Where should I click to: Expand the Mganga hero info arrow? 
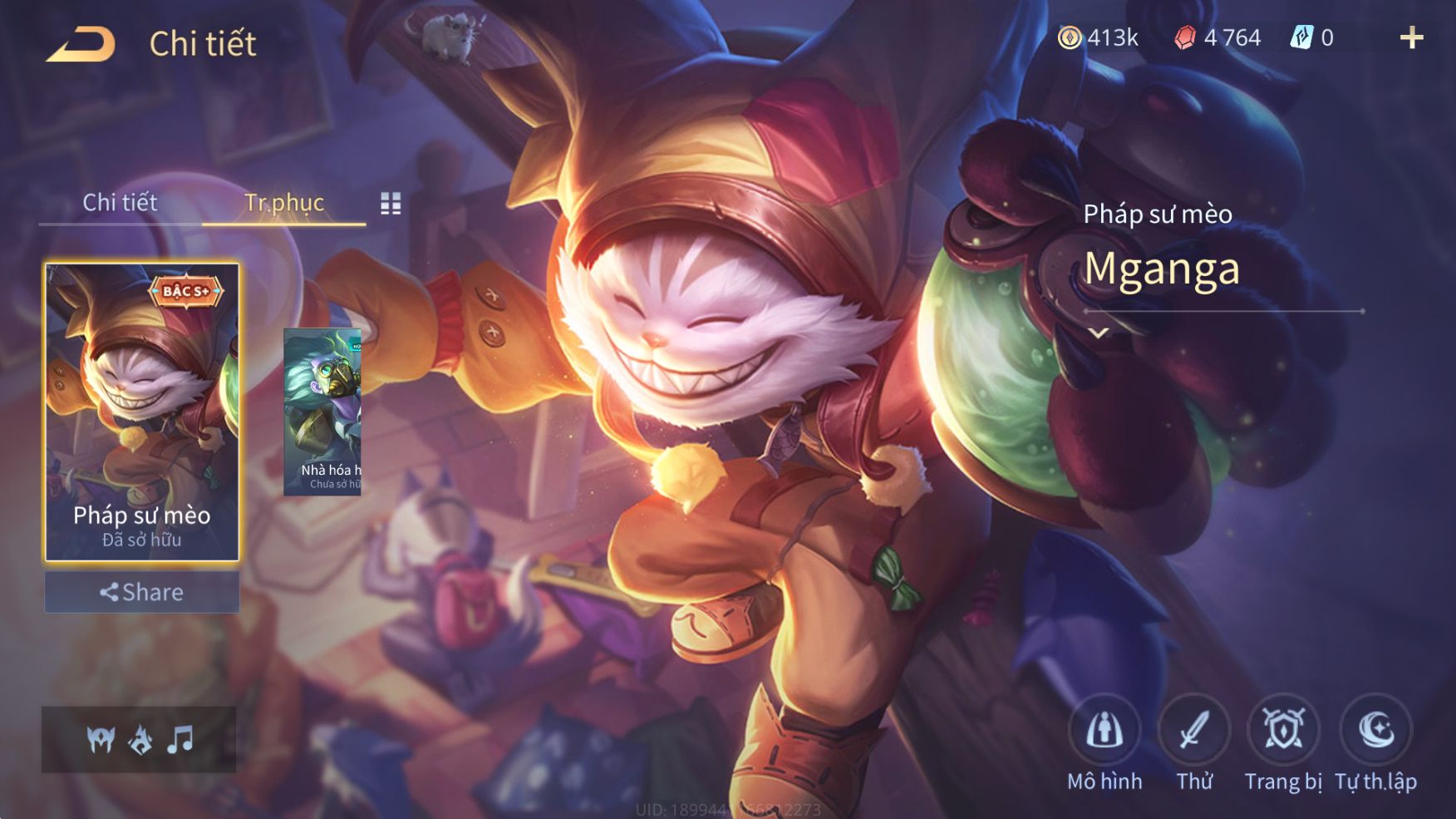[x=1099, y=333]
